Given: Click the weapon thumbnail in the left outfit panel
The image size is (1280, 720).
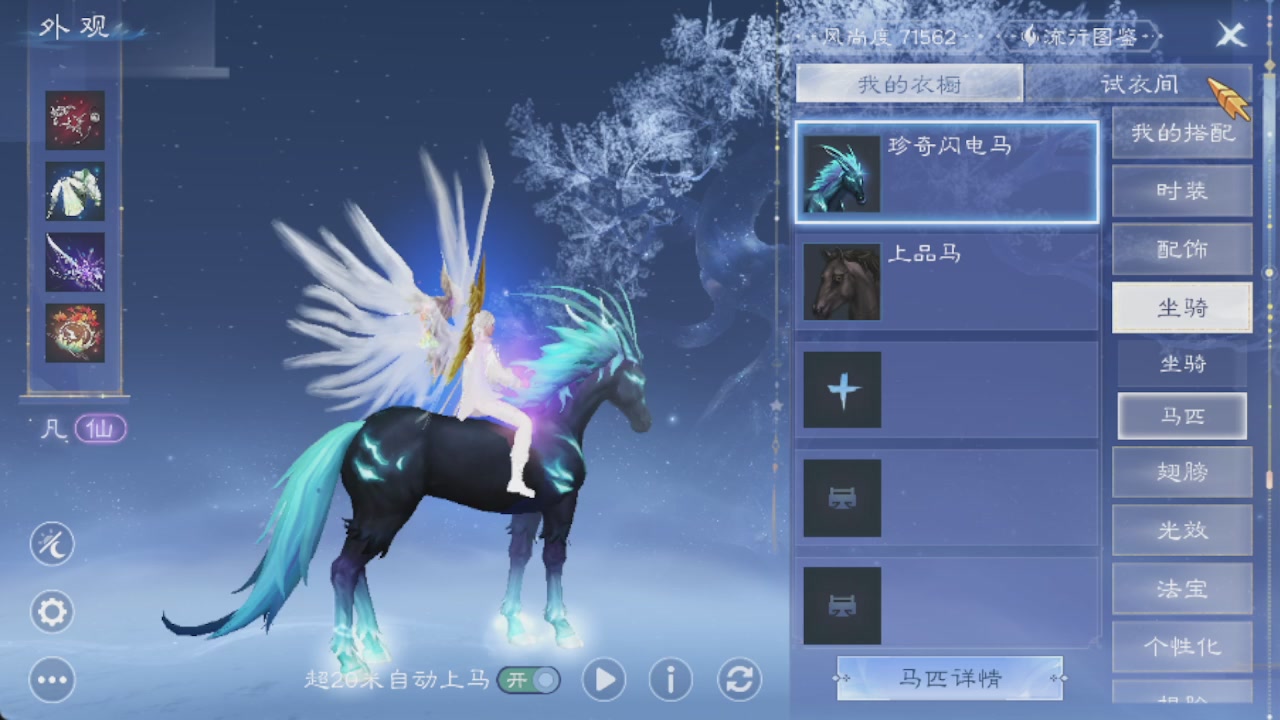Looking at the screenshot, I should (74, 263).
